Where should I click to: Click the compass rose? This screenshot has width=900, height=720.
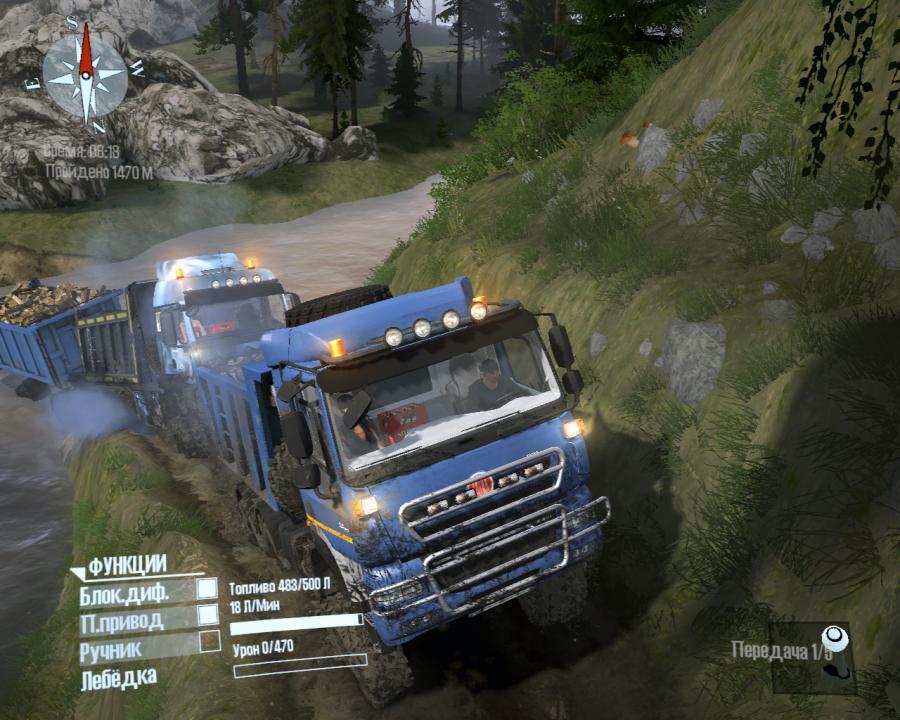[x=85, y=75]
